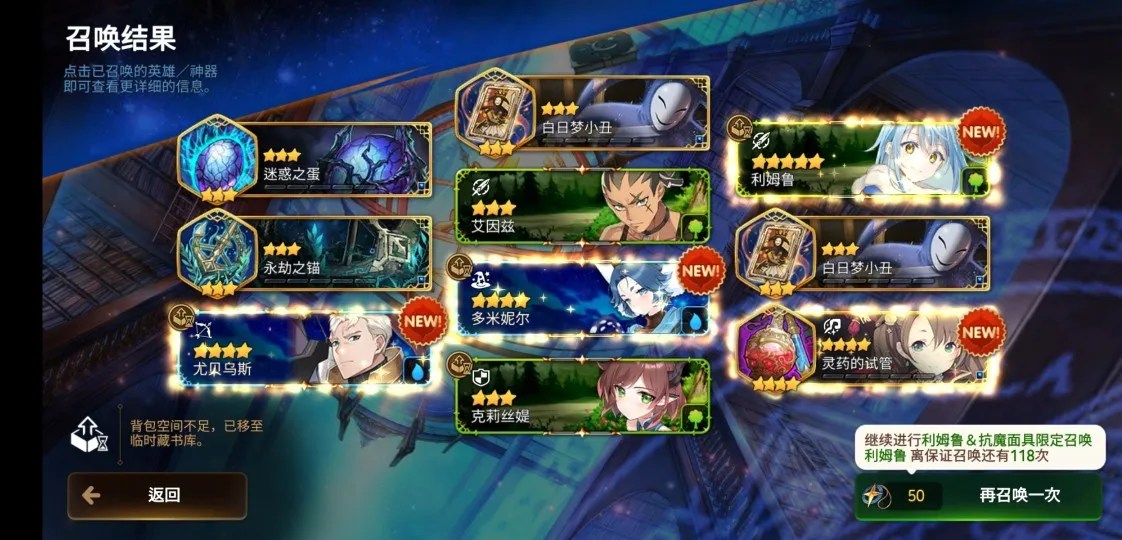Viewport: 1122px width, 540px height.
Task: Inspect the five-star 利姆鲁 card
Action: [862, 160]
